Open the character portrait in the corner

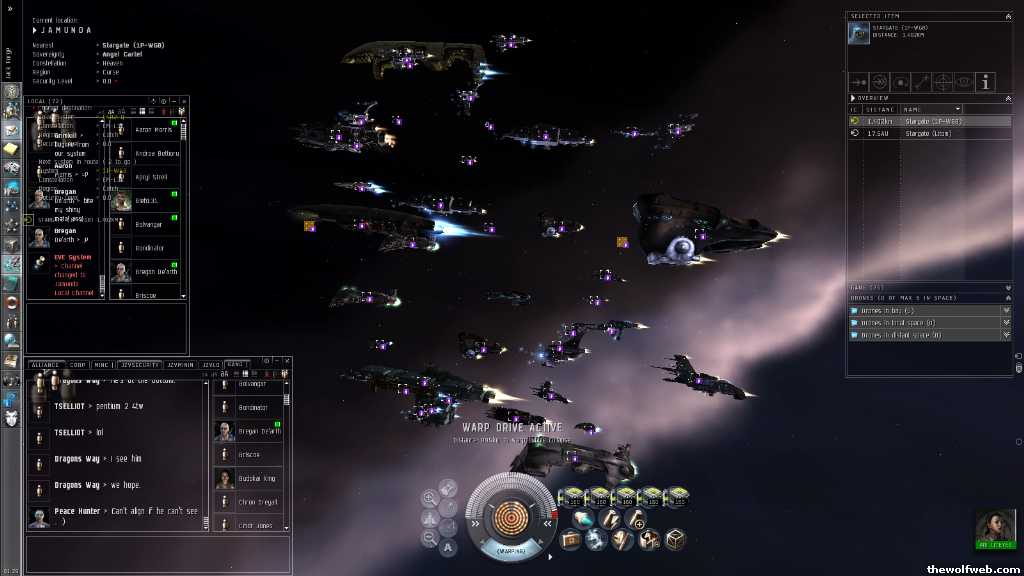click(995, 527)
